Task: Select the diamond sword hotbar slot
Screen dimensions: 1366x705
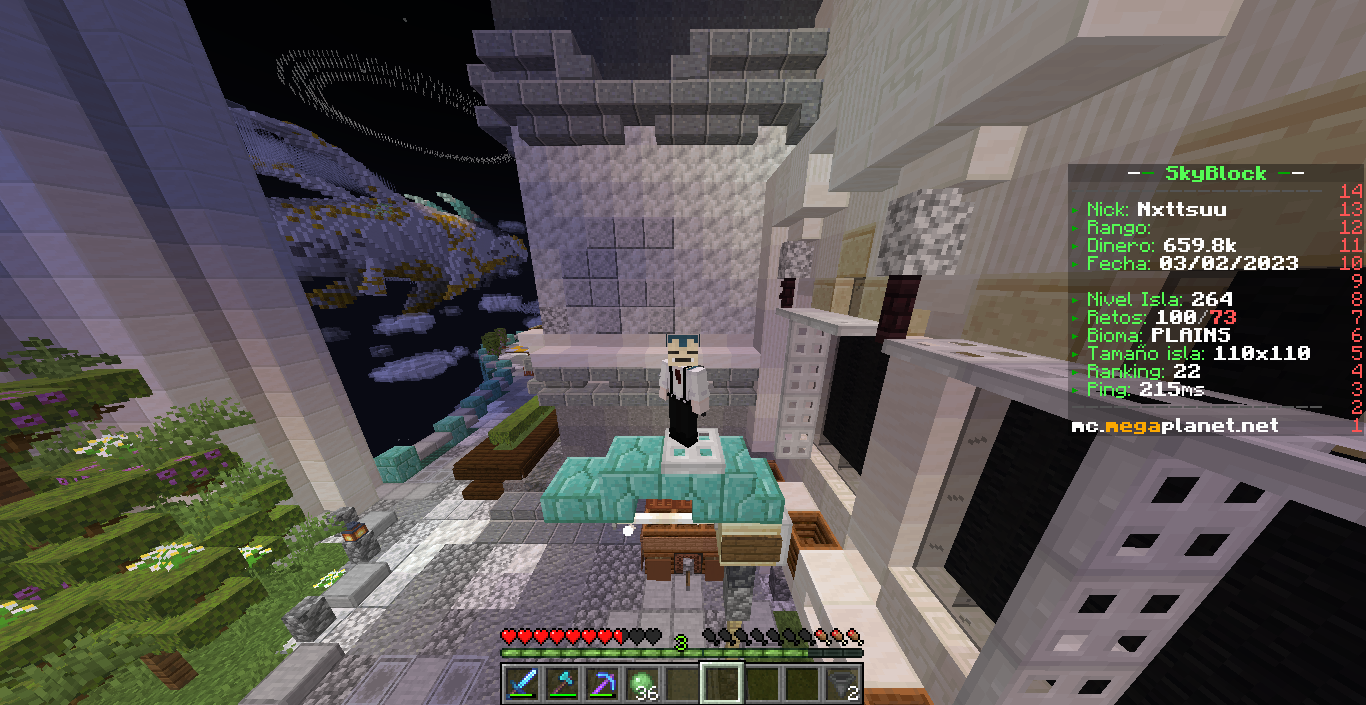Action: (x=521, y=684)
